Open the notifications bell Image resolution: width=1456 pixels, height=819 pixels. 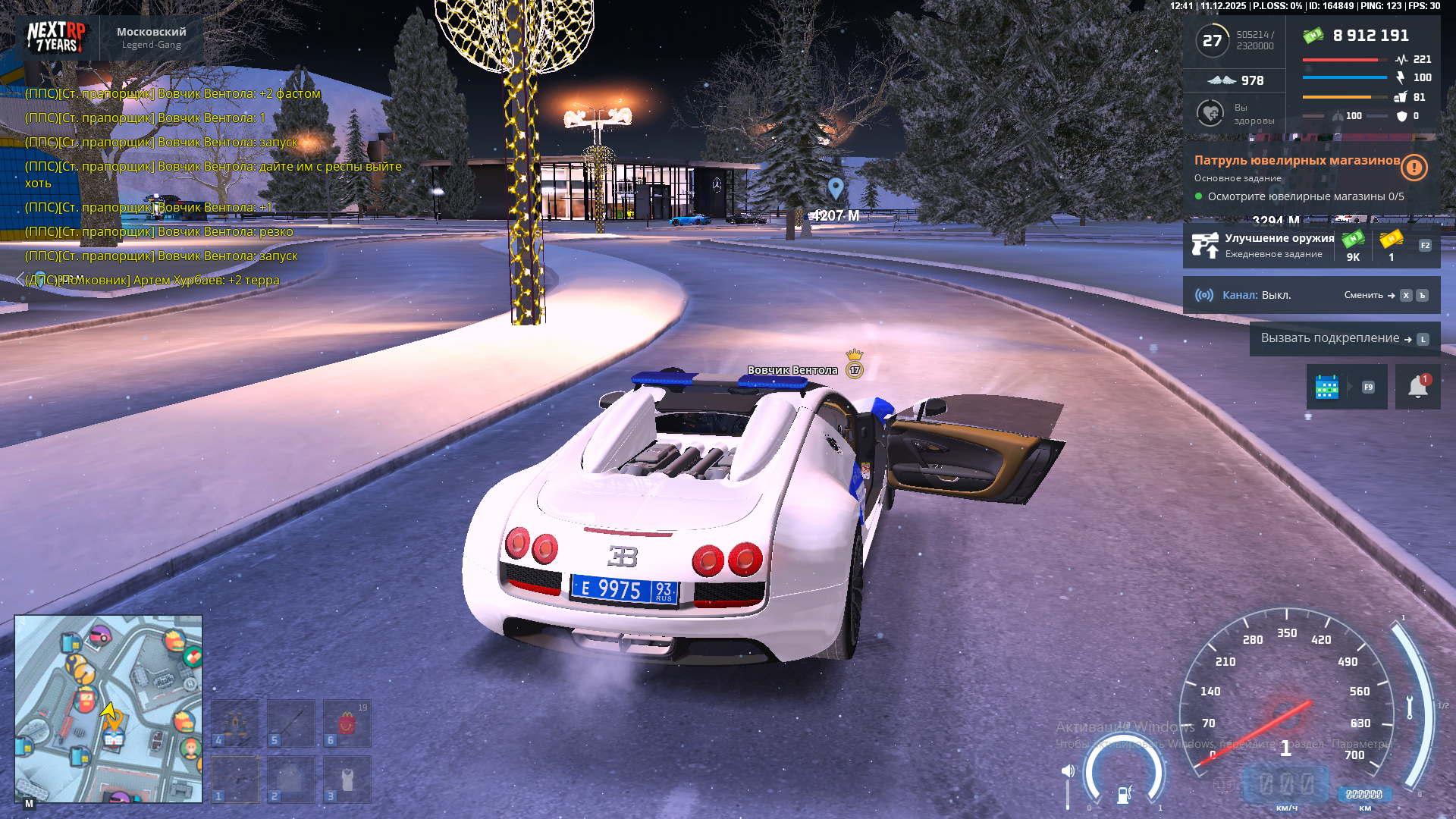1417,387
